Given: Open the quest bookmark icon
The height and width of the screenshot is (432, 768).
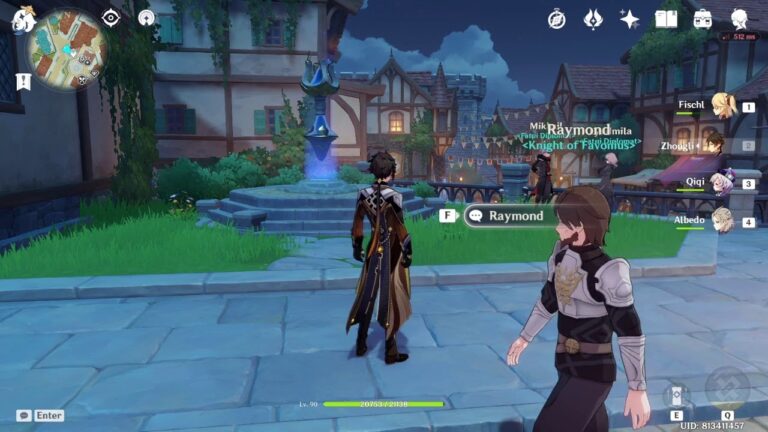Looking at the screenshot, I should coord(23,82).
